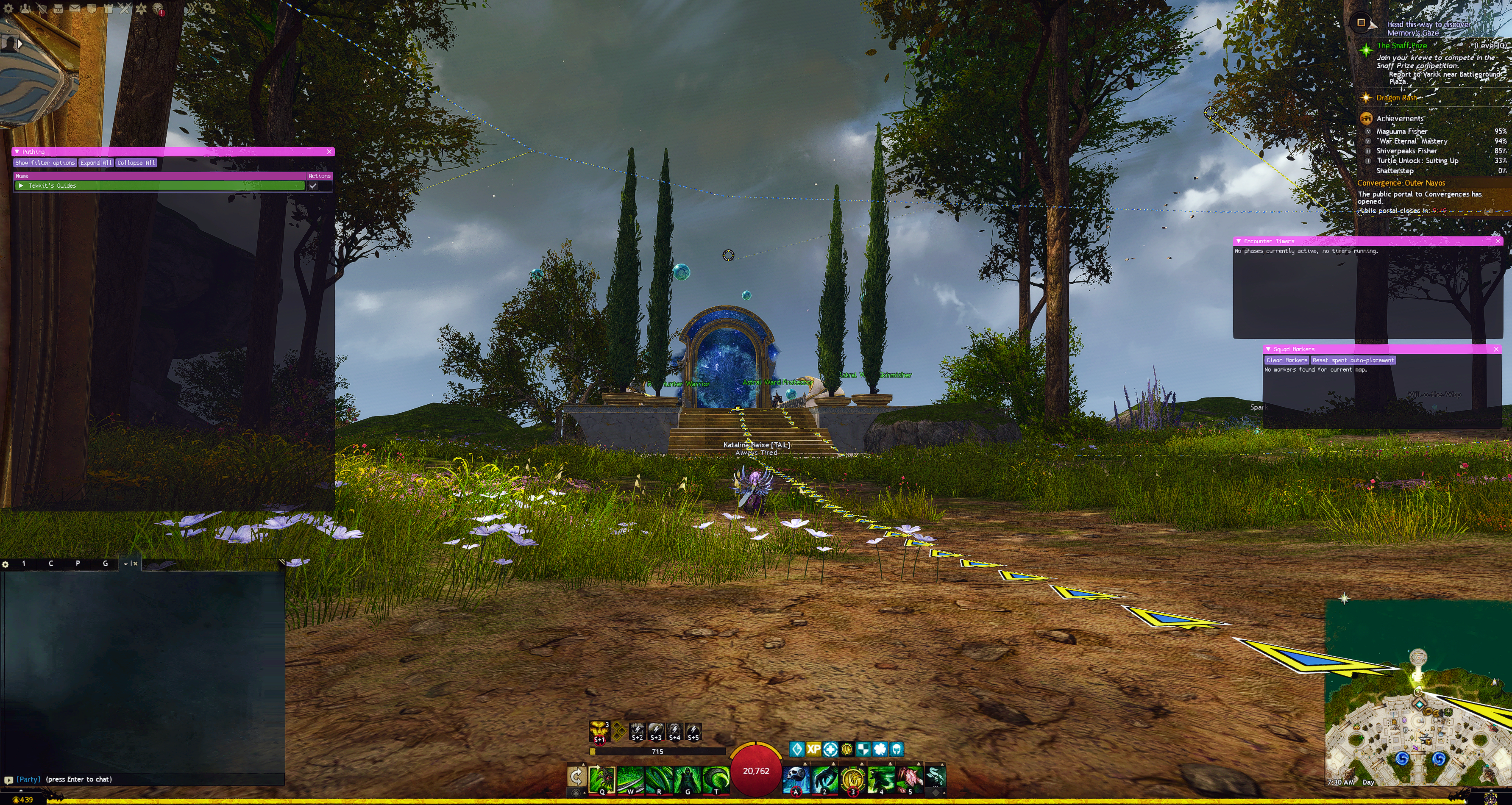Click the Clear Markers button
1512x805 pixels.
click(1286, 360)
